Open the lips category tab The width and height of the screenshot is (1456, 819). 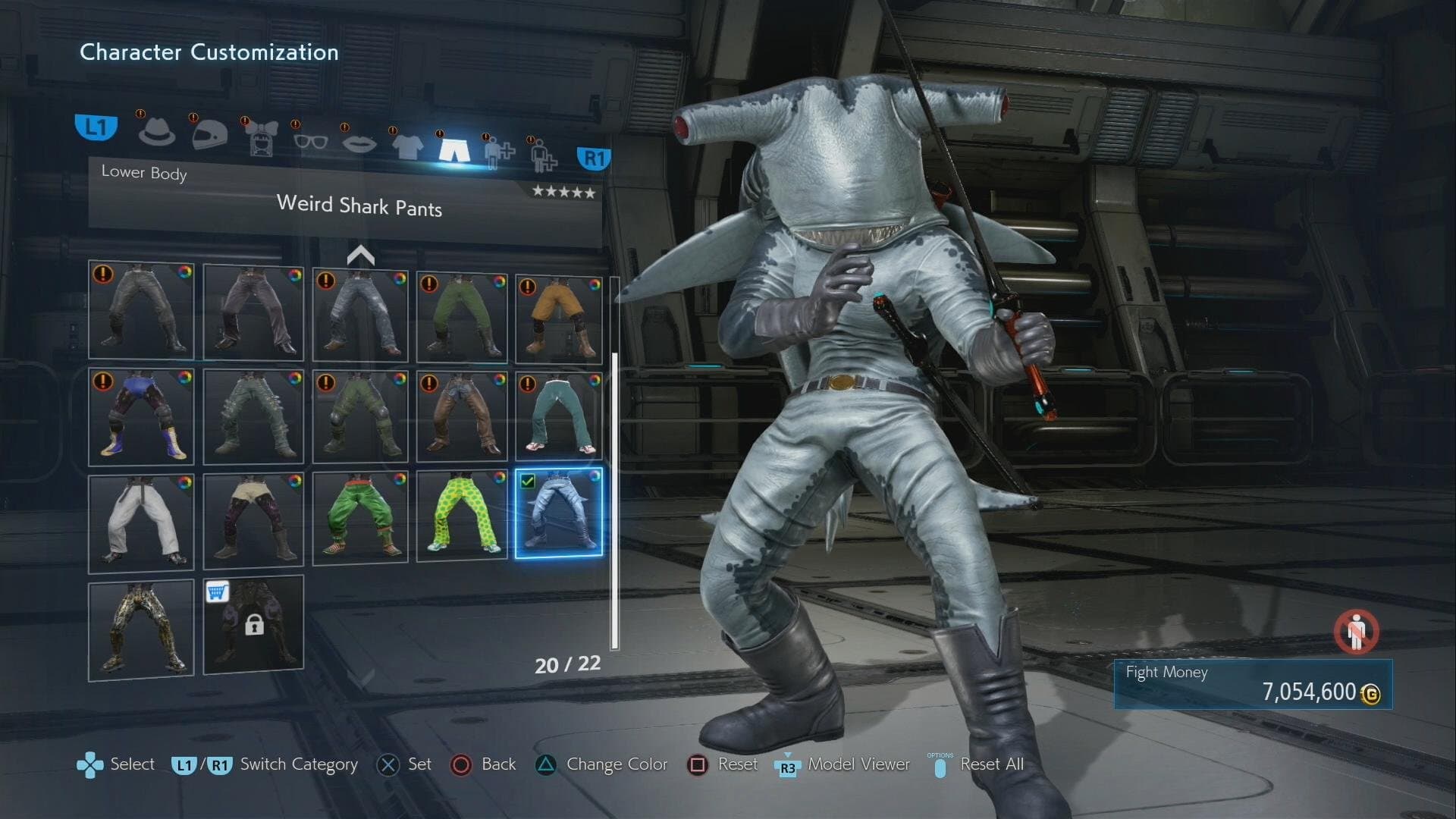tap(359, 143)
